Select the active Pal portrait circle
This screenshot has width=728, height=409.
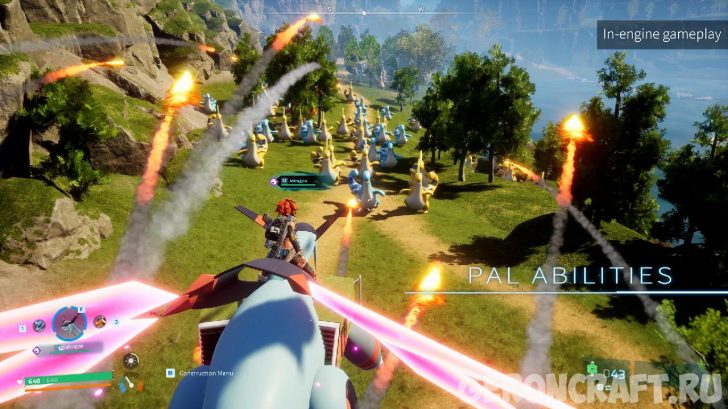point(68,323)
